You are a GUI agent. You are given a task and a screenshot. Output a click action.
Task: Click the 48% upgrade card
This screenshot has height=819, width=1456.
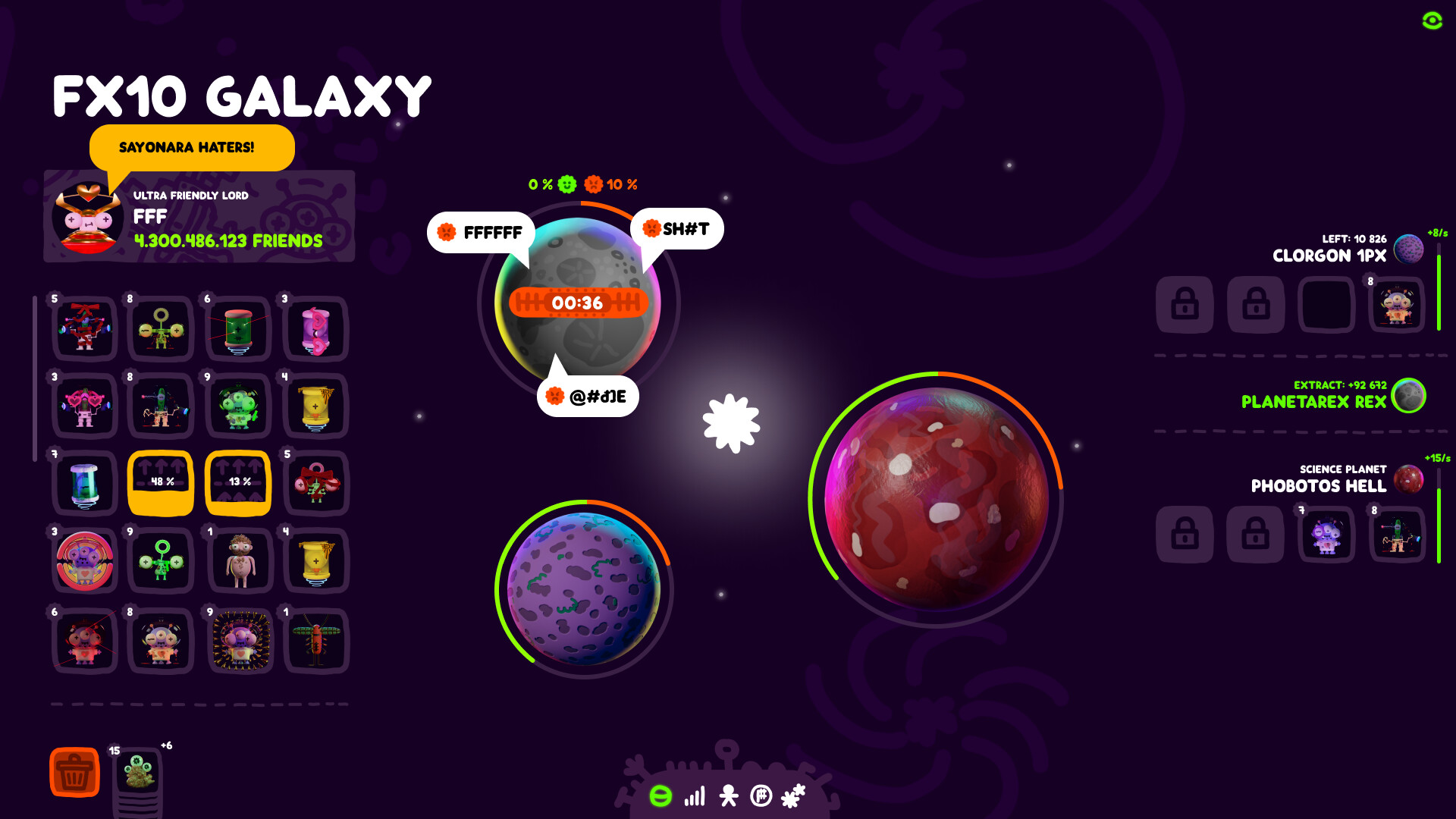point(160,481)
